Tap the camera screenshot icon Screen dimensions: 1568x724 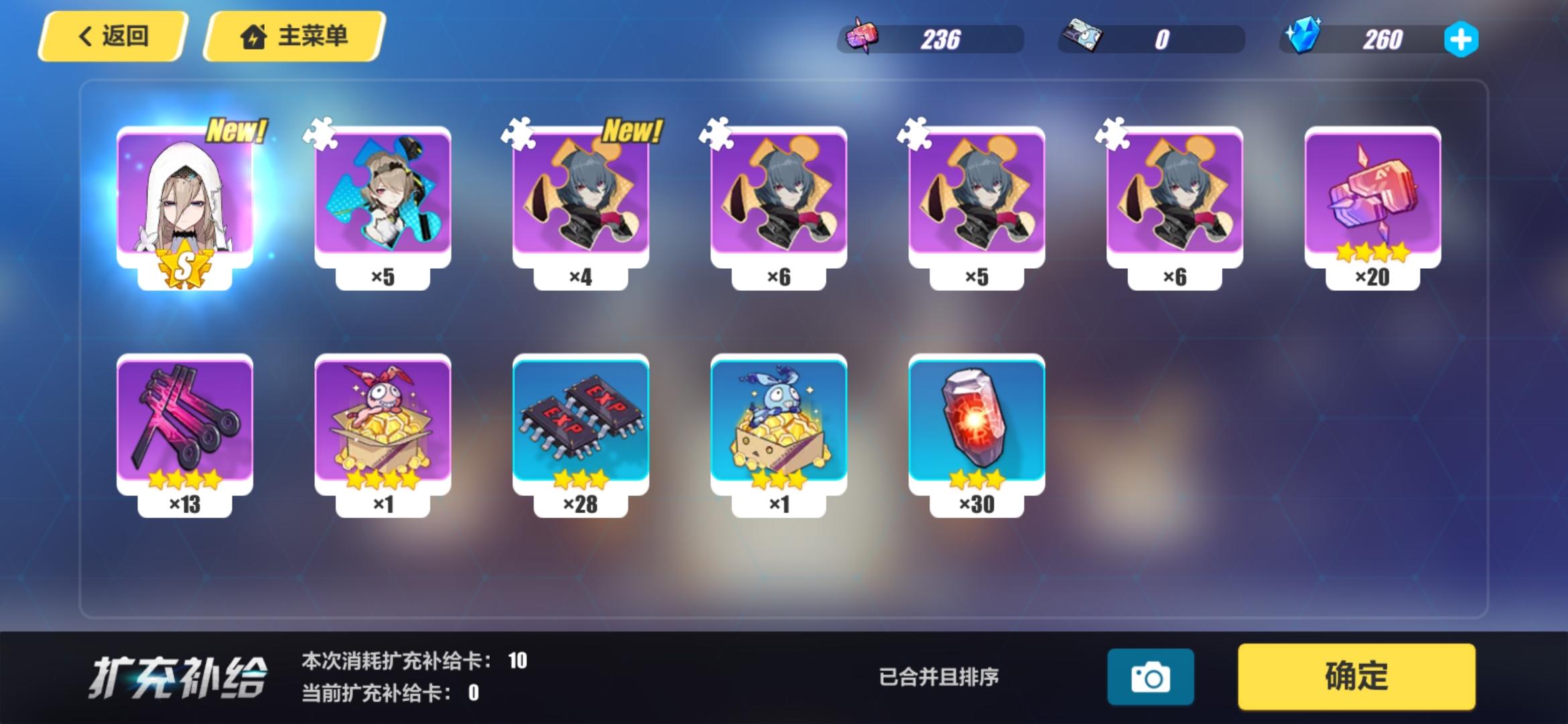tap(1151, 677)
